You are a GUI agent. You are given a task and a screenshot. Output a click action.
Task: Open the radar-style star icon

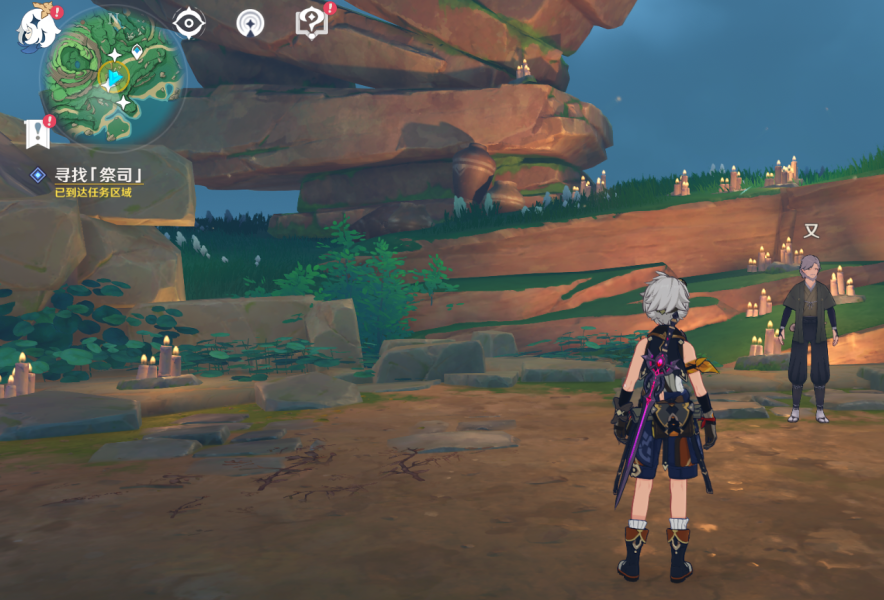tap(250, 22)
